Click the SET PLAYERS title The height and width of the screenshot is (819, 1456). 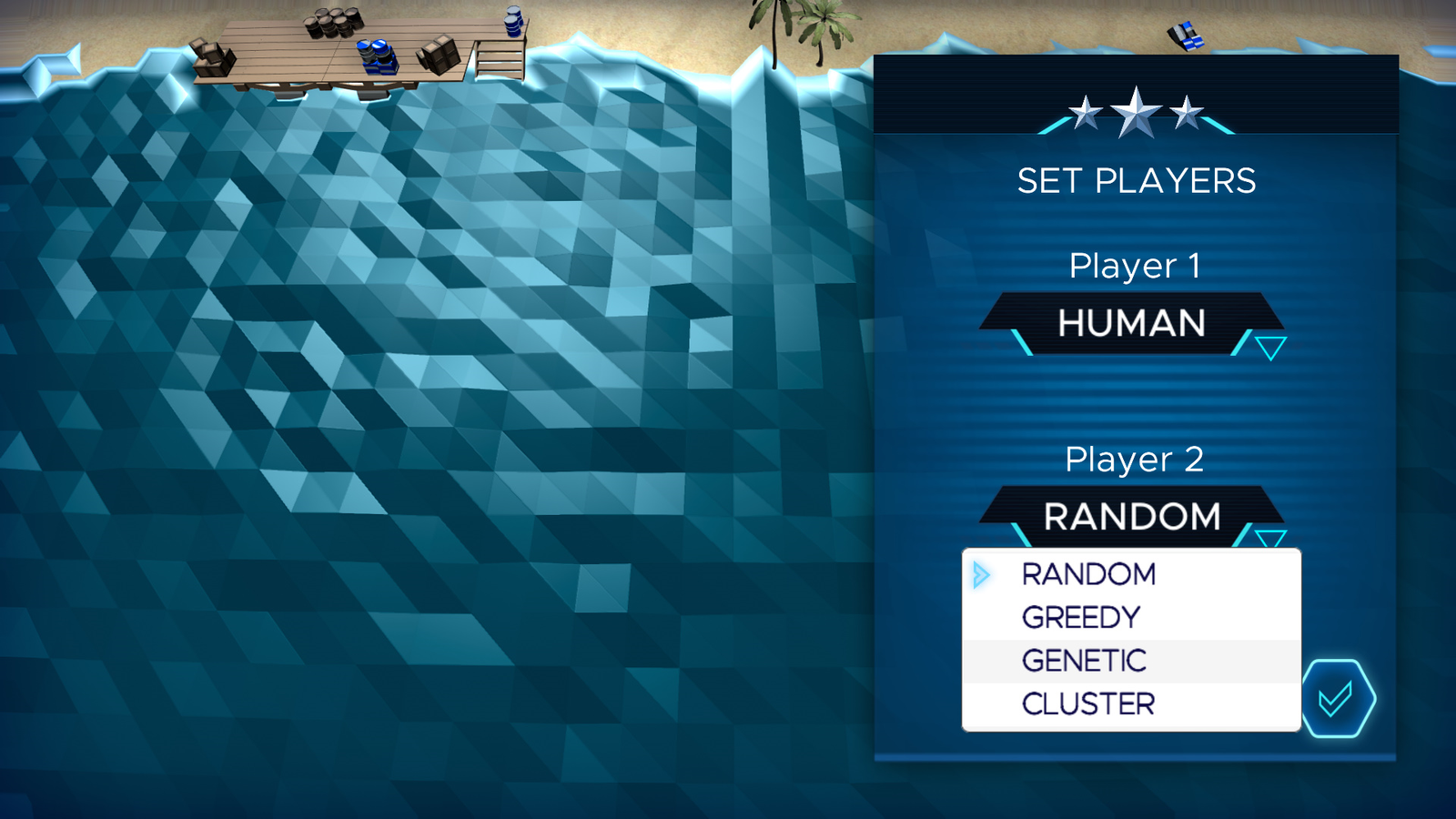pos(1136,180)
